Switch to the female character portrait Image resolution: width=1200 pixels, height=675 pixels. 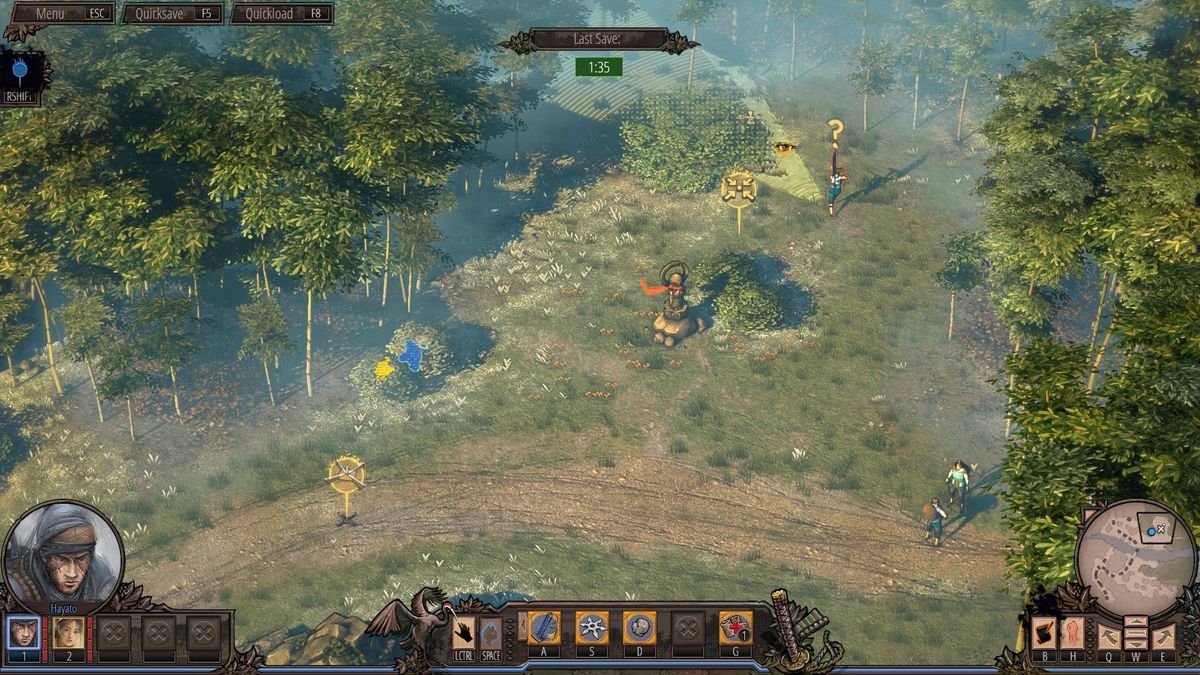pos(69,633)
